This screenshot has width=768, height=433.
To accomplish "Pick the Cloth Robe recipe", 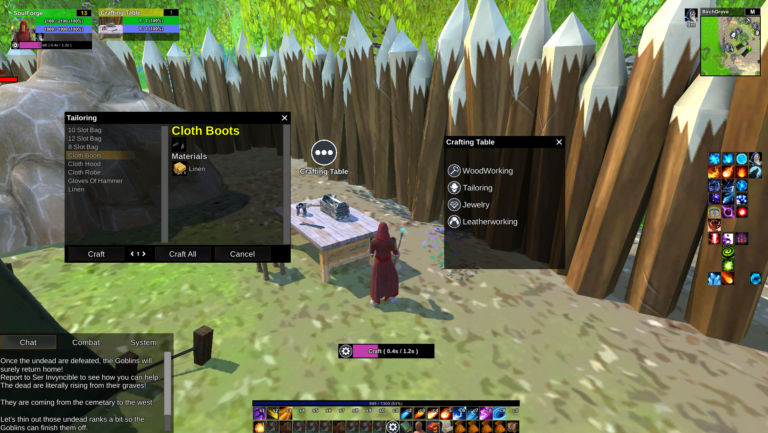I will pyautogui.click(x=84, y=172).
